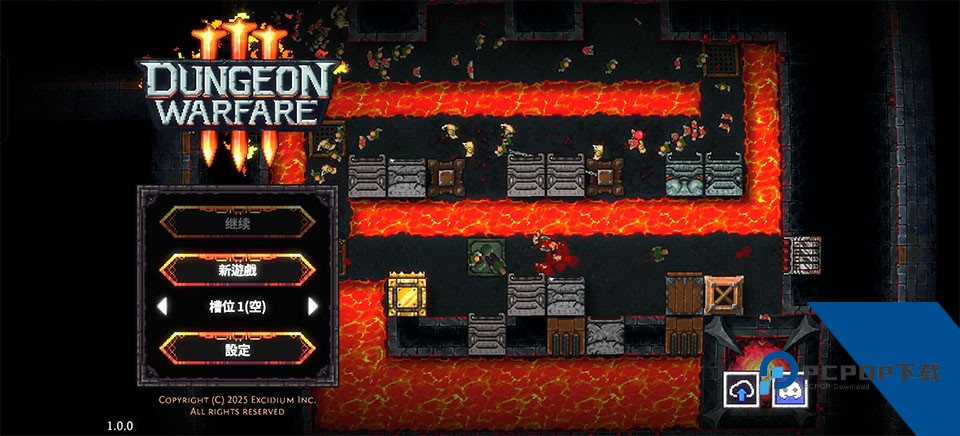
Task: Open the 設定 settings menu
Action: point(237,350)
